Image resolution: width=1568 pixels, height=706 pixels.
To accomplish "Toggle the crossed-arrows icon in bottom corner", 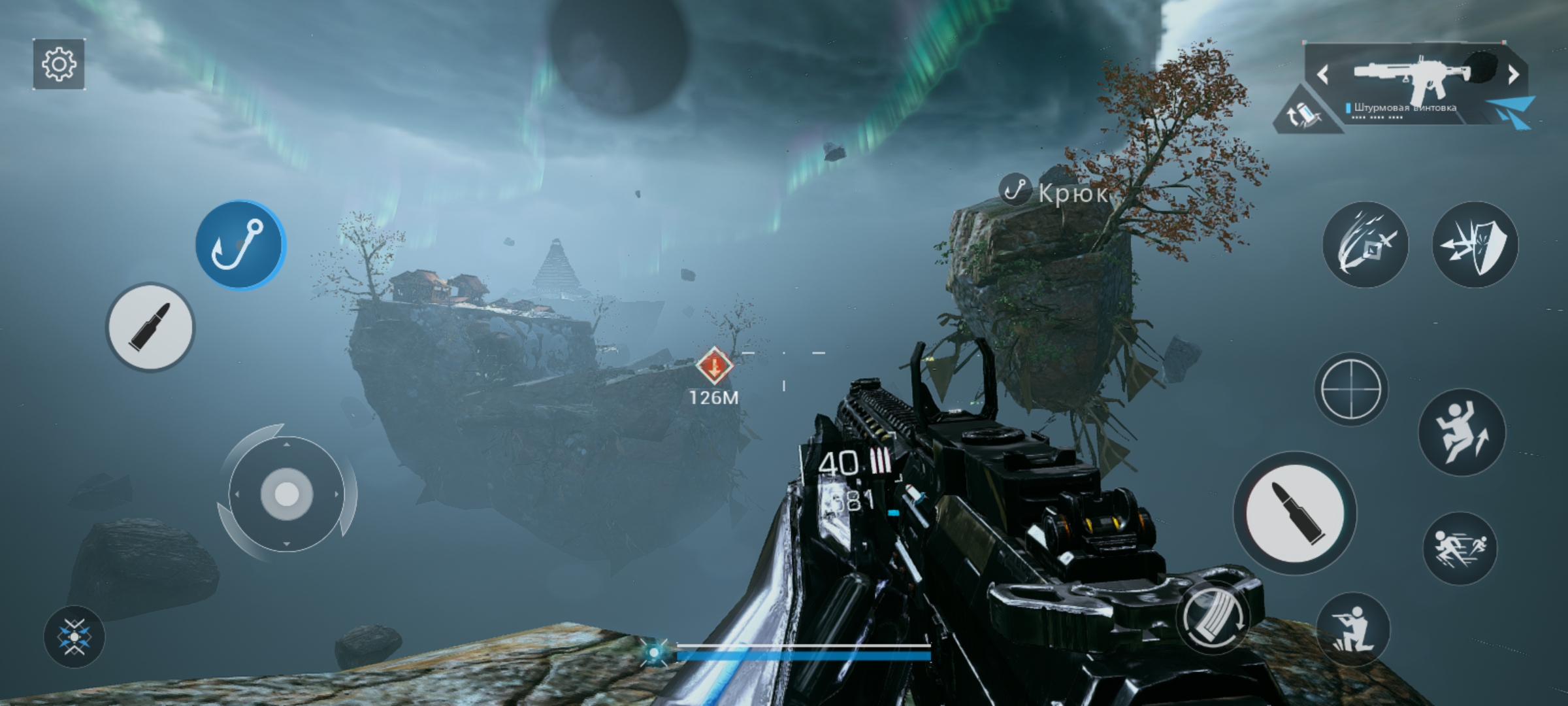I will (74, 636).
